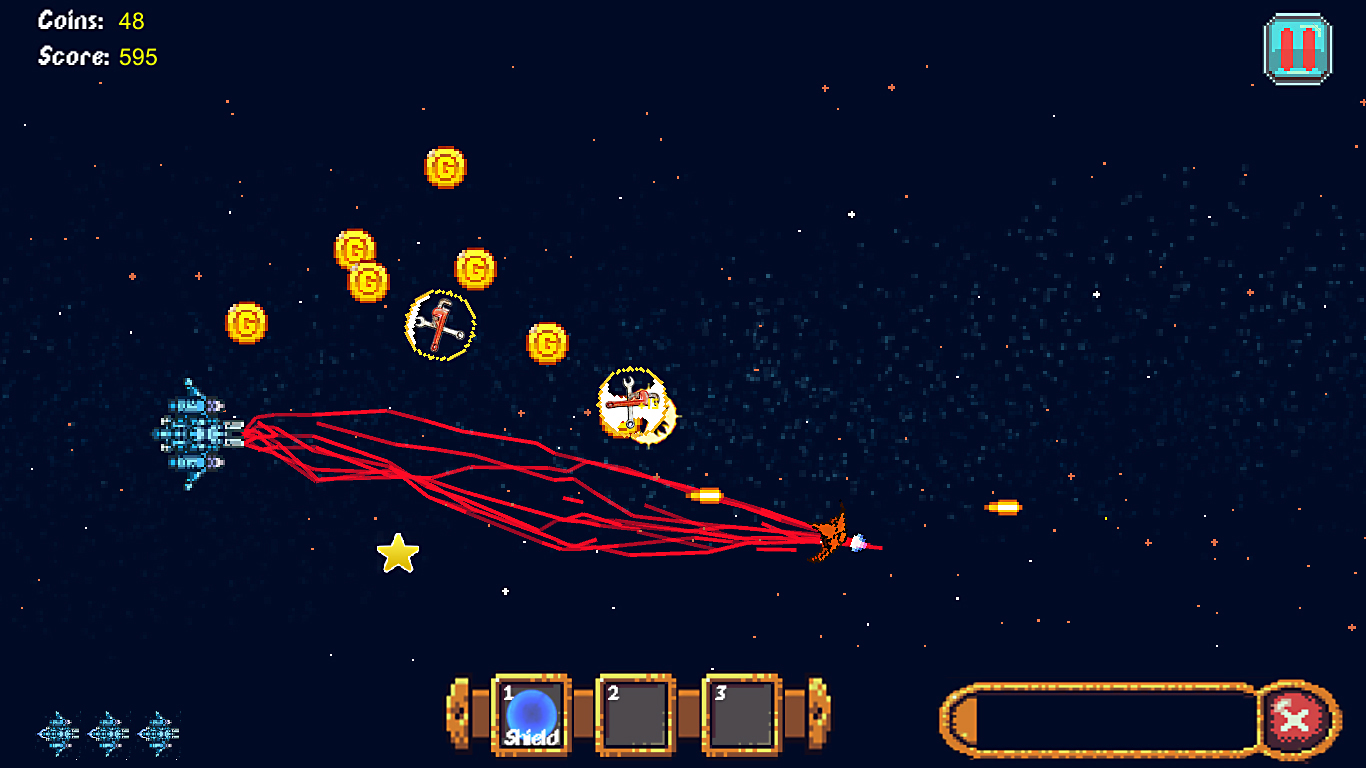Click the hotbar's left bolt end
Image resolution: width=1366 pixels, height=768 pixels.
pos(460,712)
